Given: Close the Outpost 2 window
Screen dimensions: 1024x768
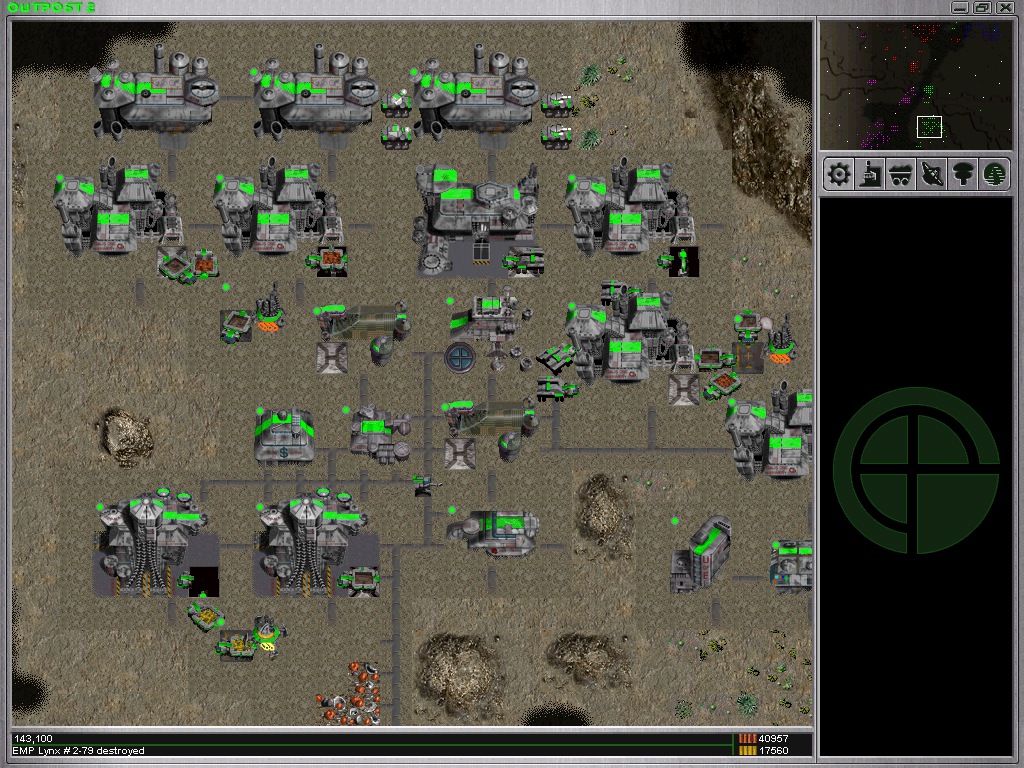Looking at the screenshot, I should 1005,7.
